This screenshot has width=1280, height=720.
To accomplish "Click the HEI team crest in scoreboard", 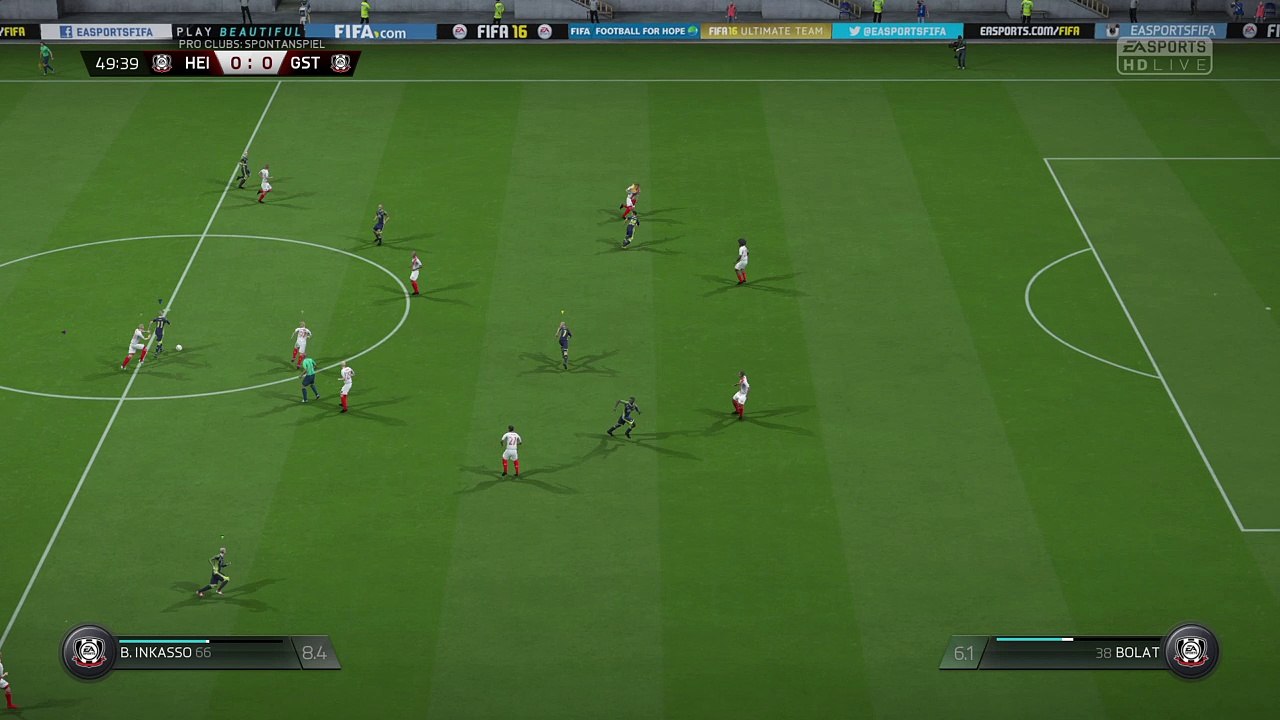I will pyautogui.click(x=162, y=64).
